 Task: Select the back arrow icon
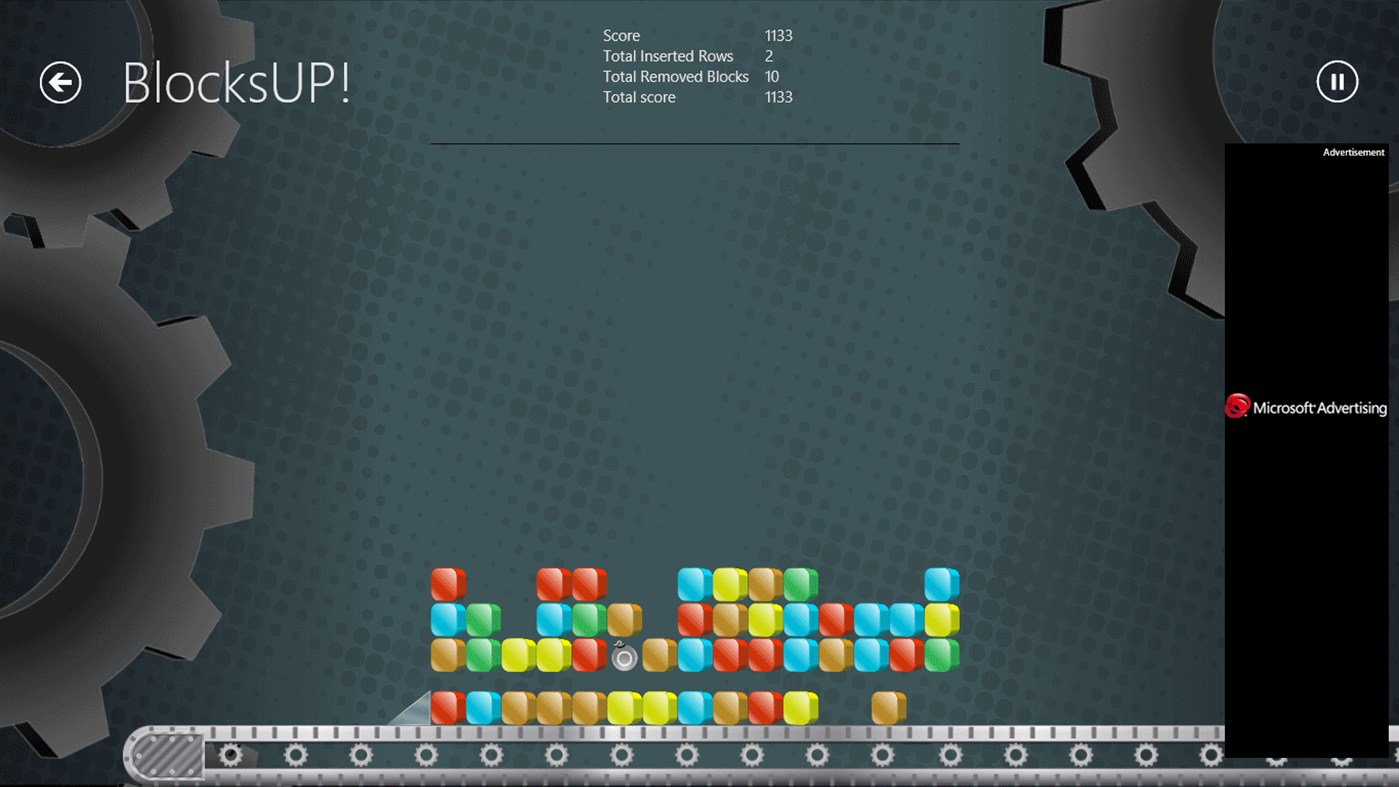59,84
